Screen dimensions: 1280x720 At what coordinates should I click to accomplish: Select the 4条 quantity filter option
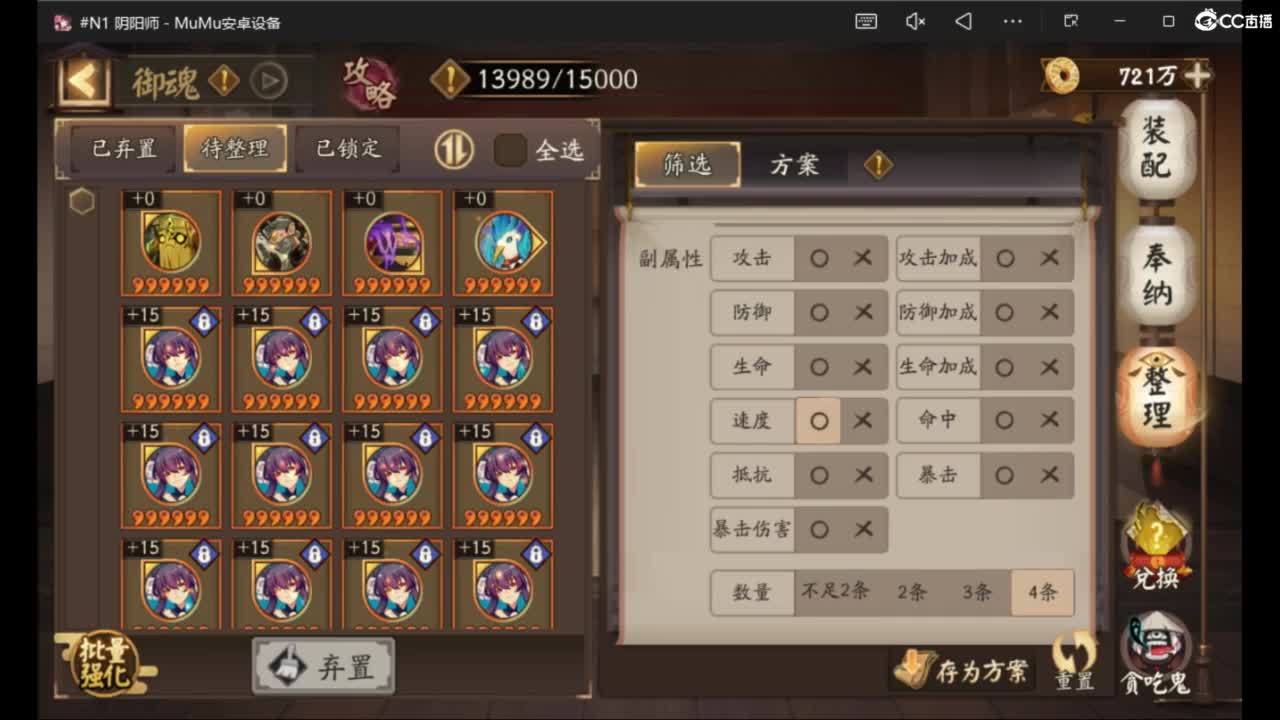(x=1041, y=592)
